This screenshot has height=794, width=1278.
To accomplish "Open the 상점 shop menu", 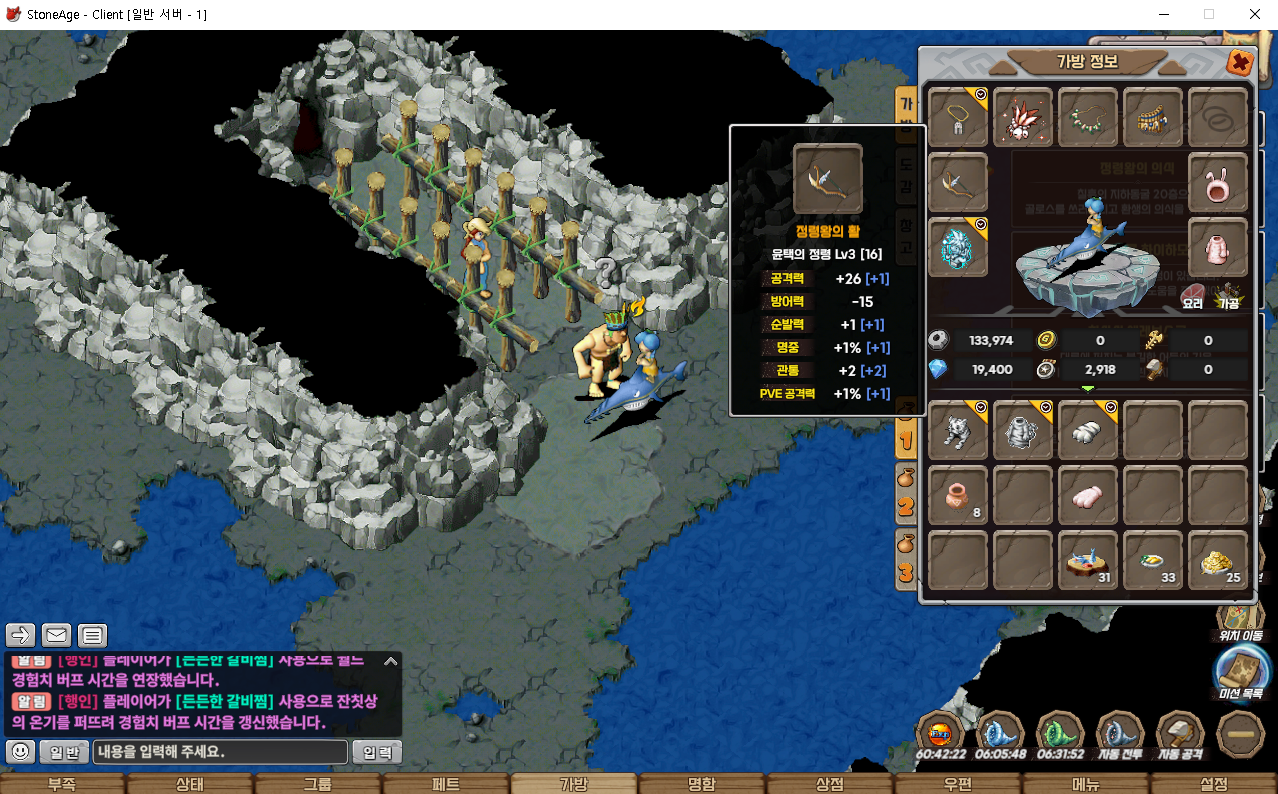I will pos(830,784).
